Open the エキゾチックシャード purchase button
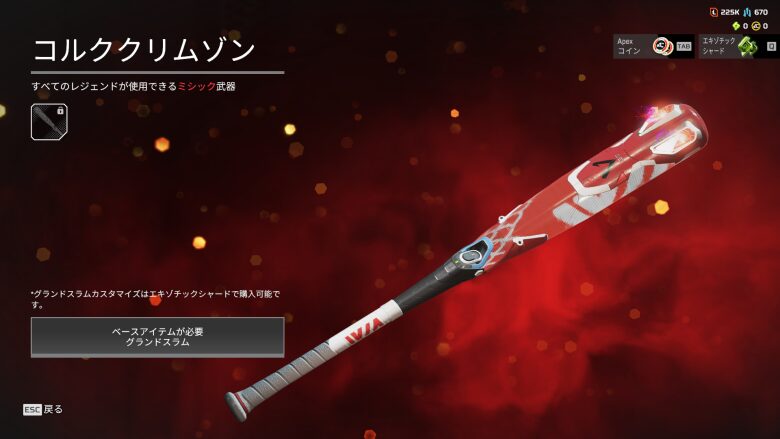This screenshot has height=439, width=780. pos(739,46)
